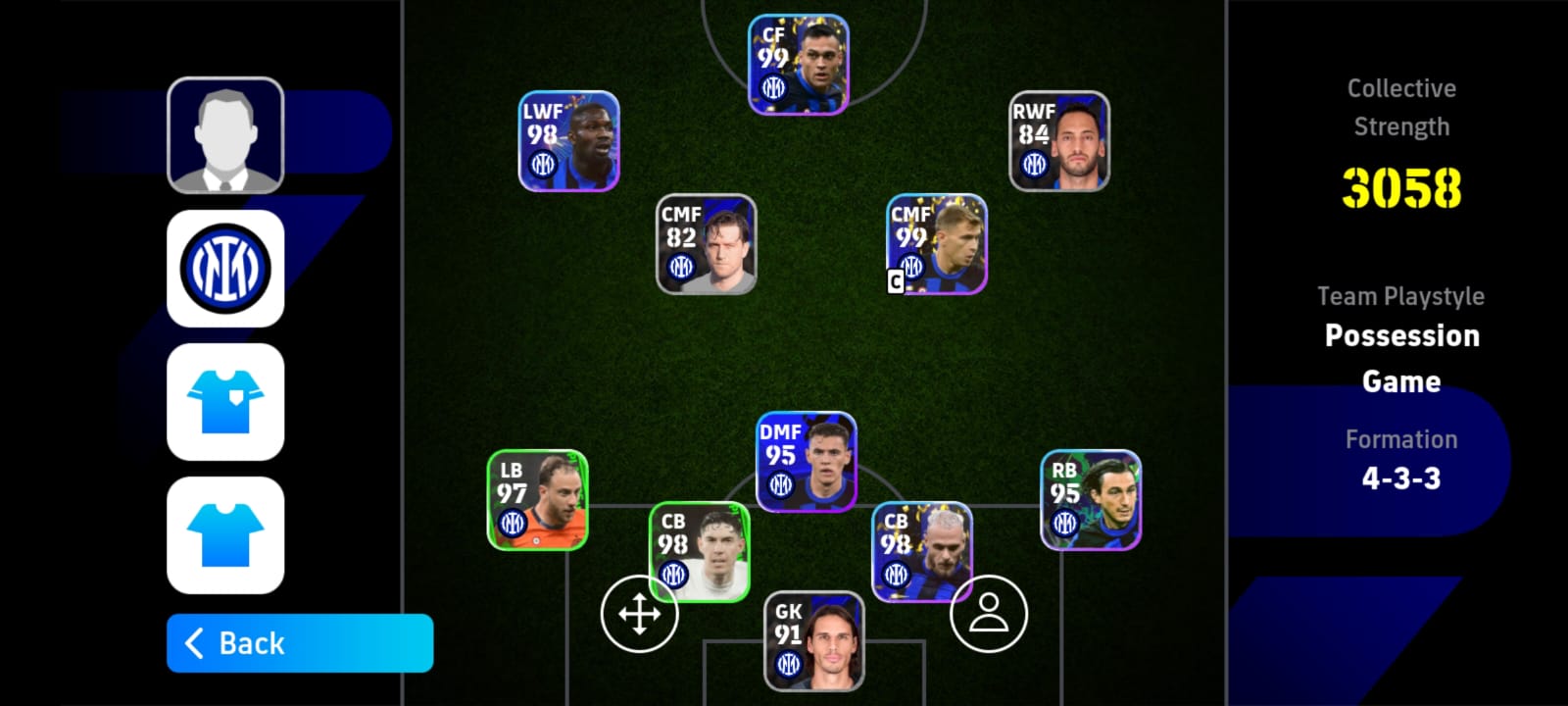Pick the CMF 82 player card
Viewport: 1568px width, 706px height.
click(706, 244)
